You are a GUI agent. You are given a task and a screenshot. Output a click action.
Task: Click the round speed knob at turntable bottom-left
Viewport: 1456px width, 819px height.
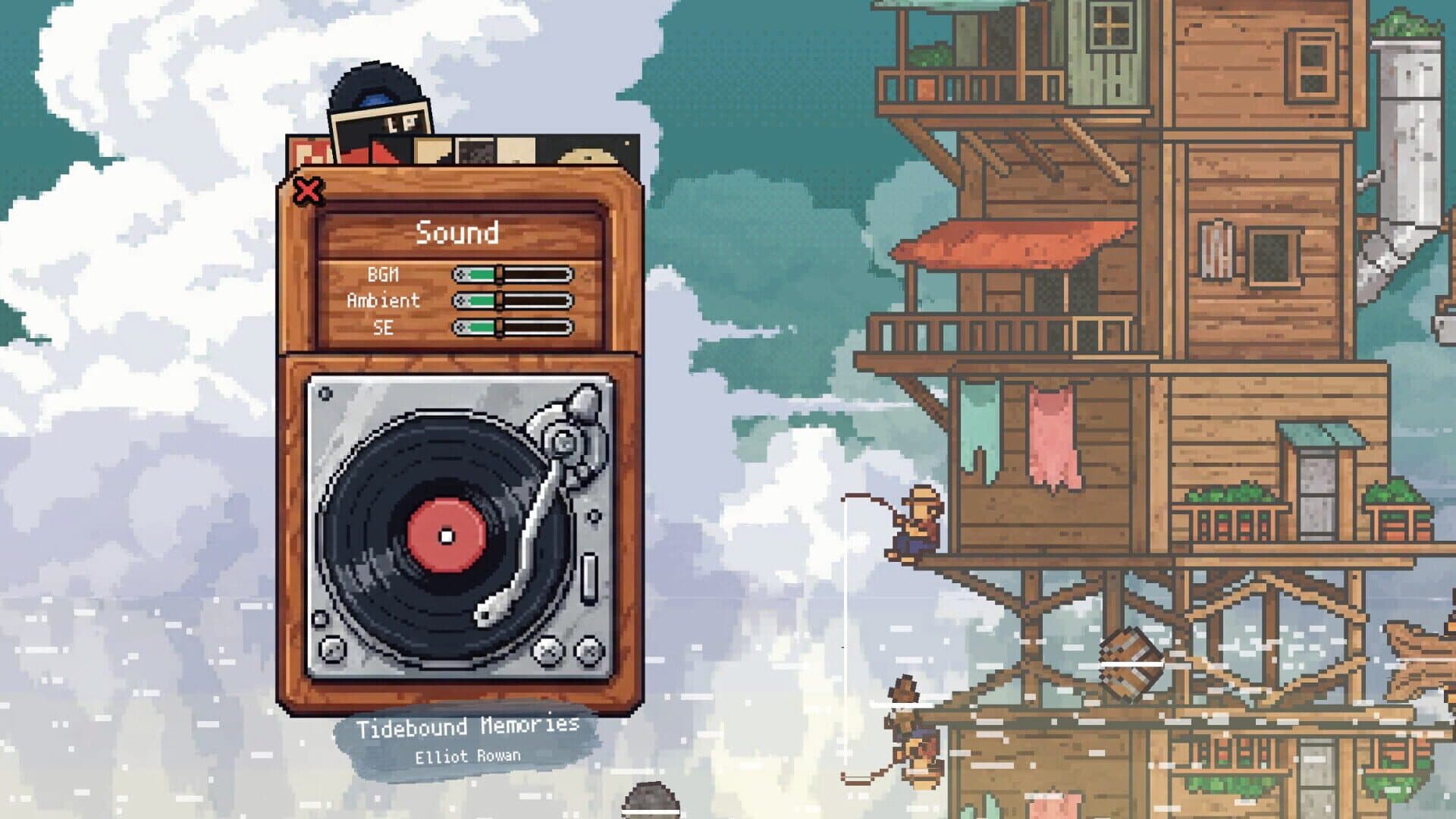(333, 649)
